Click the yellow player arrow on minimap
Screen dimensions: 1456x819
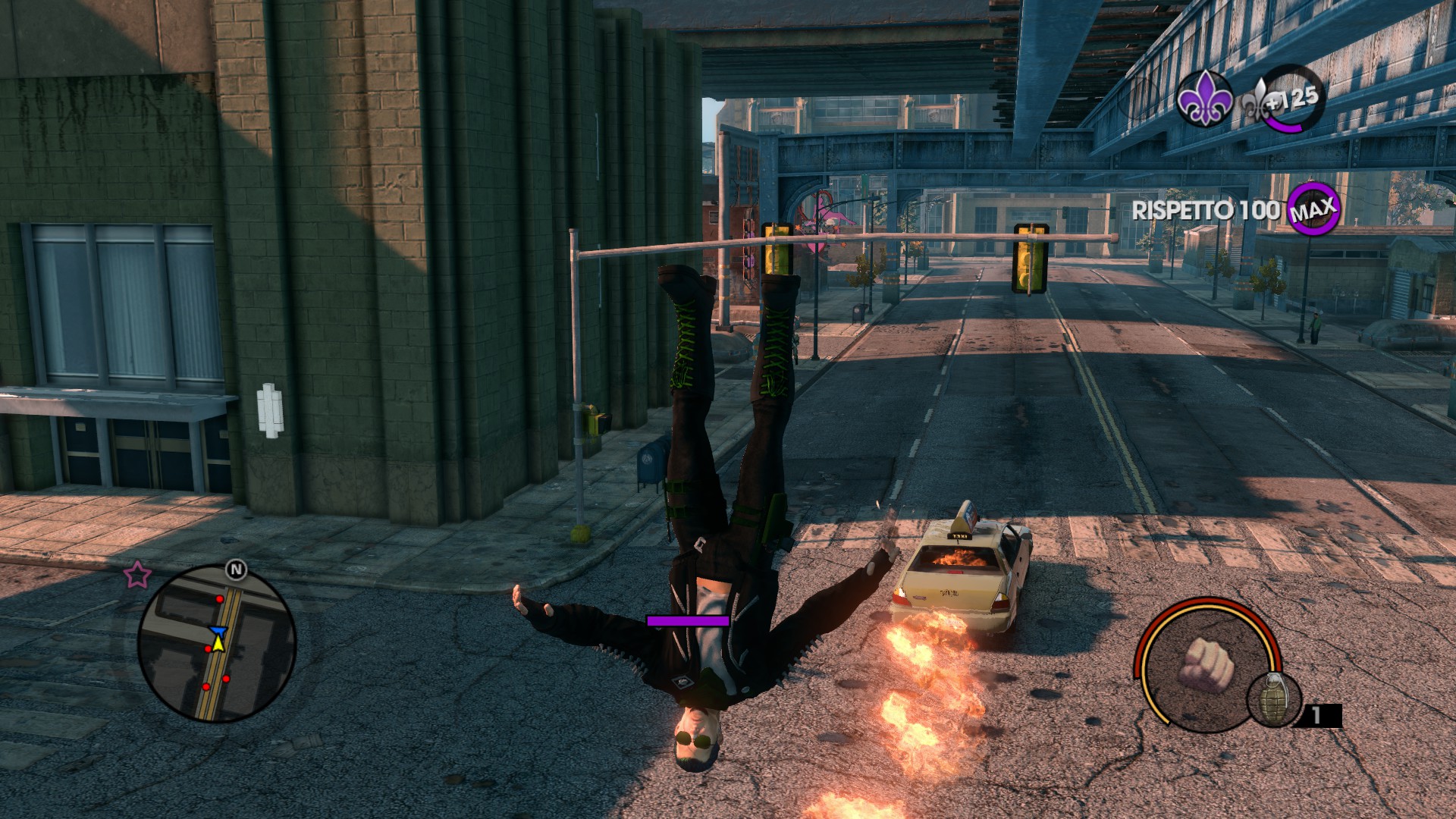[x=218, y=644]
